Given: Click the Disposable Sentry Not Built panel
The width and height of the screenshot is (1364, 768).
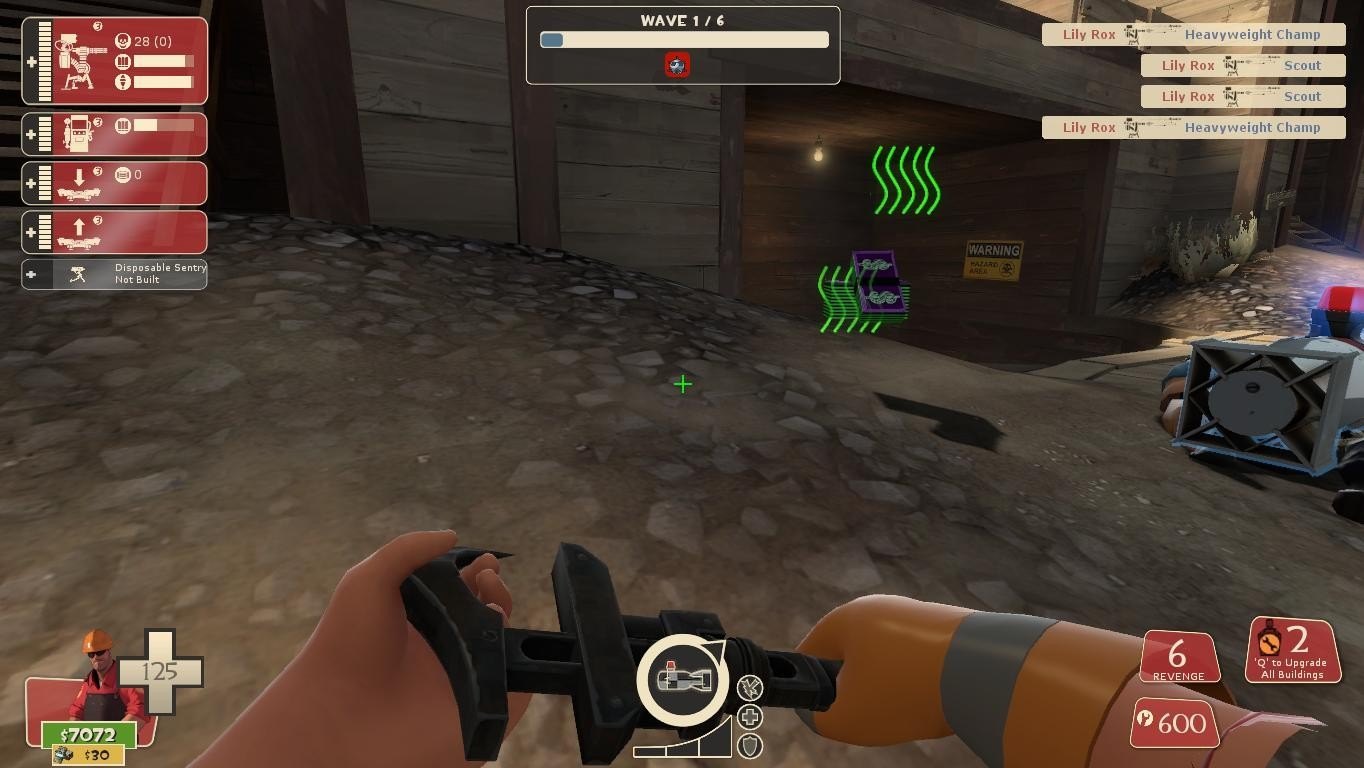Looking at the screenshot, I should pyautogui.click(x=114, y=274).
